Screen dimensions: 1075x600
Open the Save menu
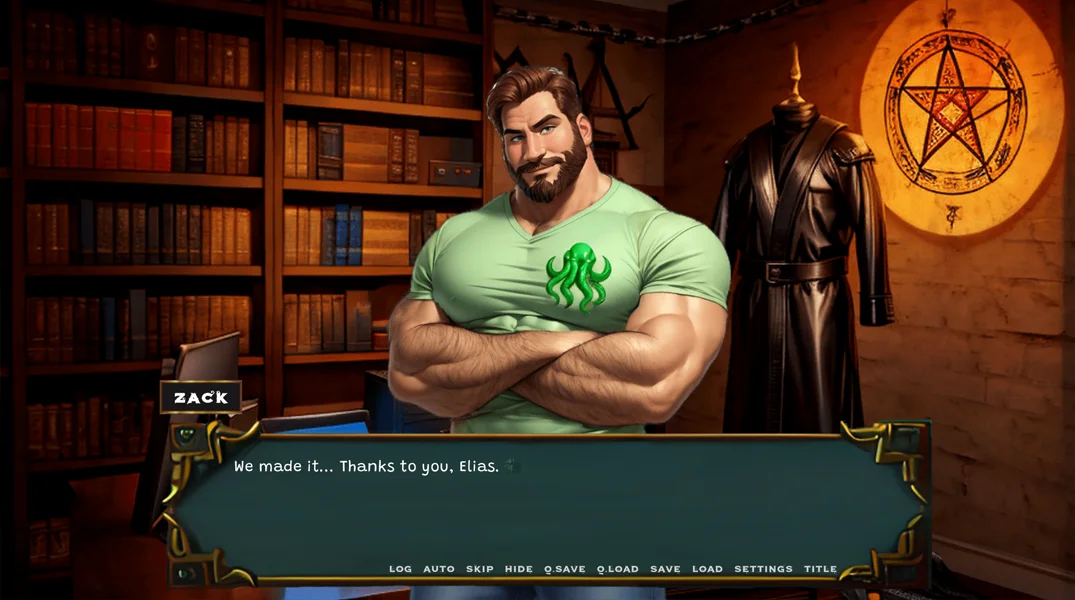click(x=665, y=569)
